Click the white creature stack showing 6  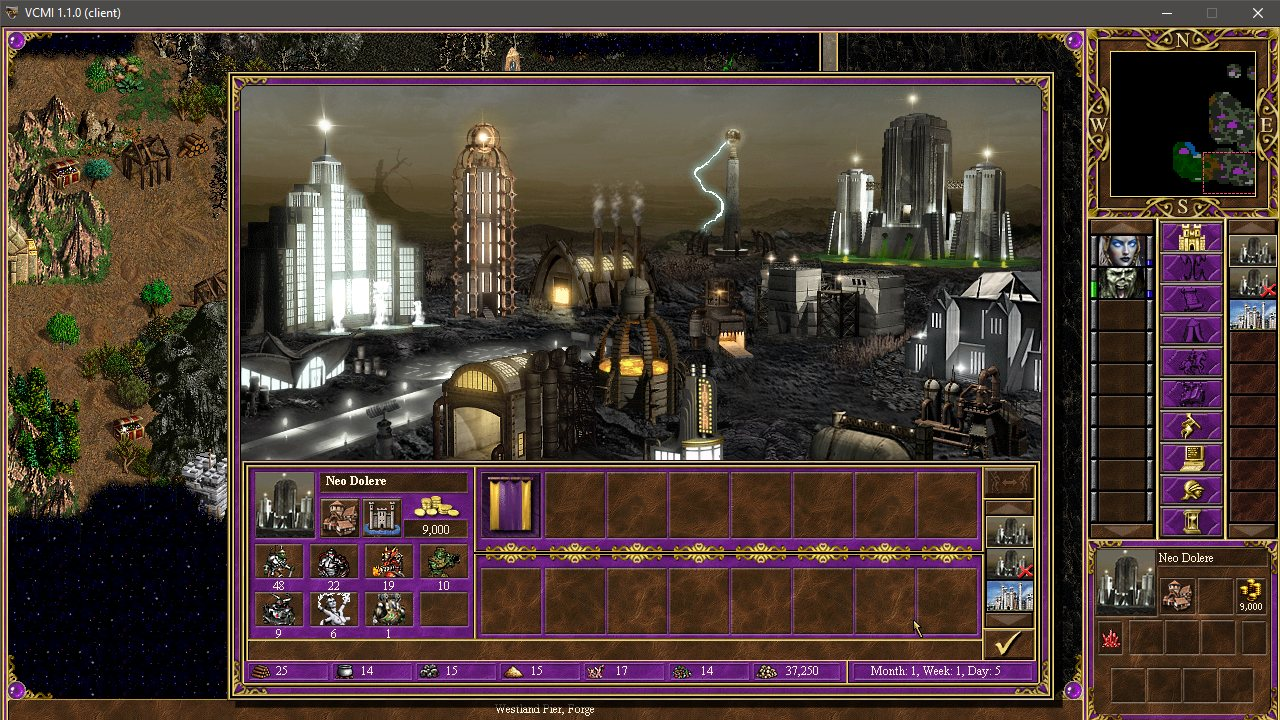click(x=335, y=609)
